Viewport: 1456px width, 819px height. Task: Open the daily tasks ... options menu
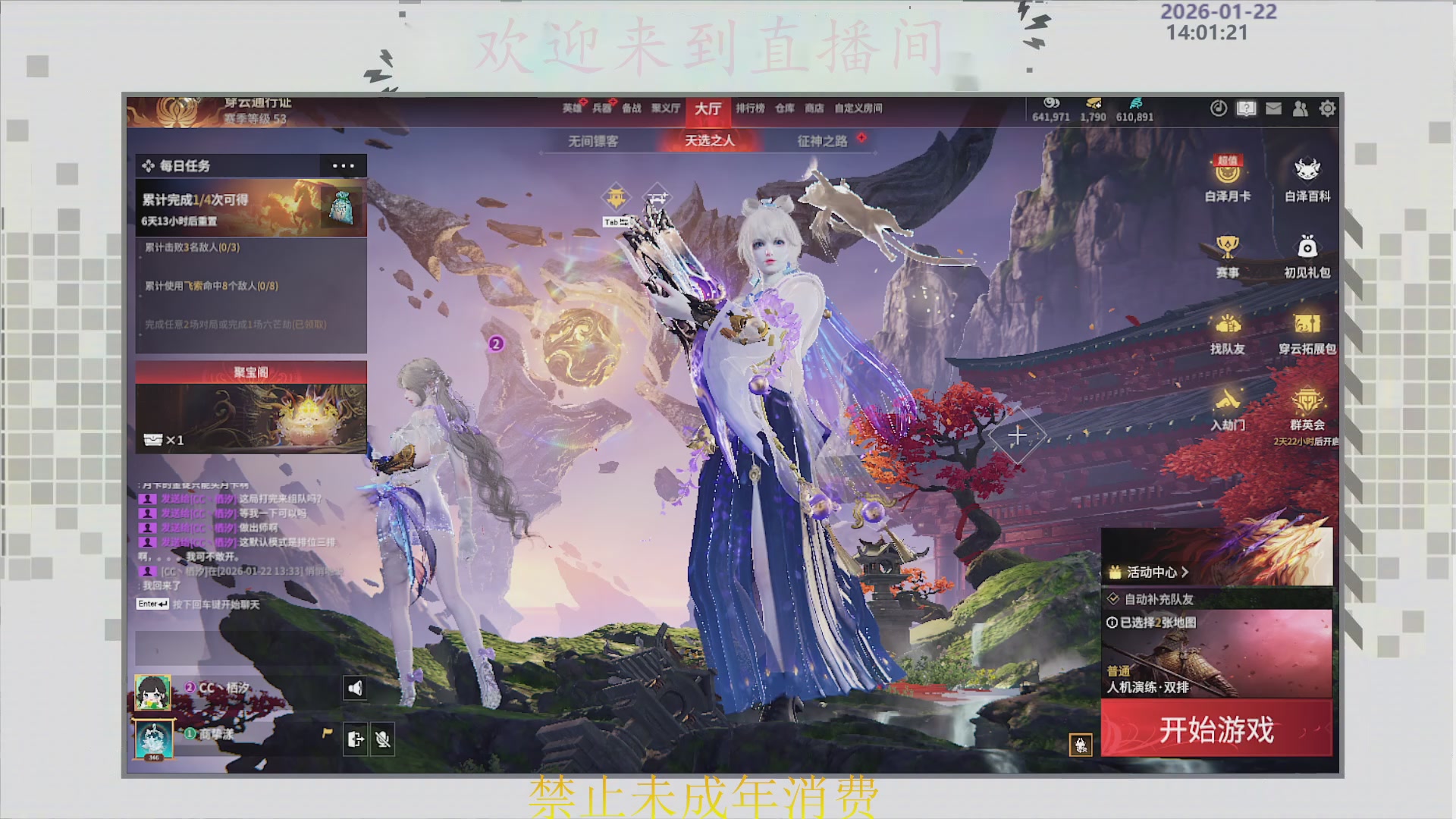344,165
